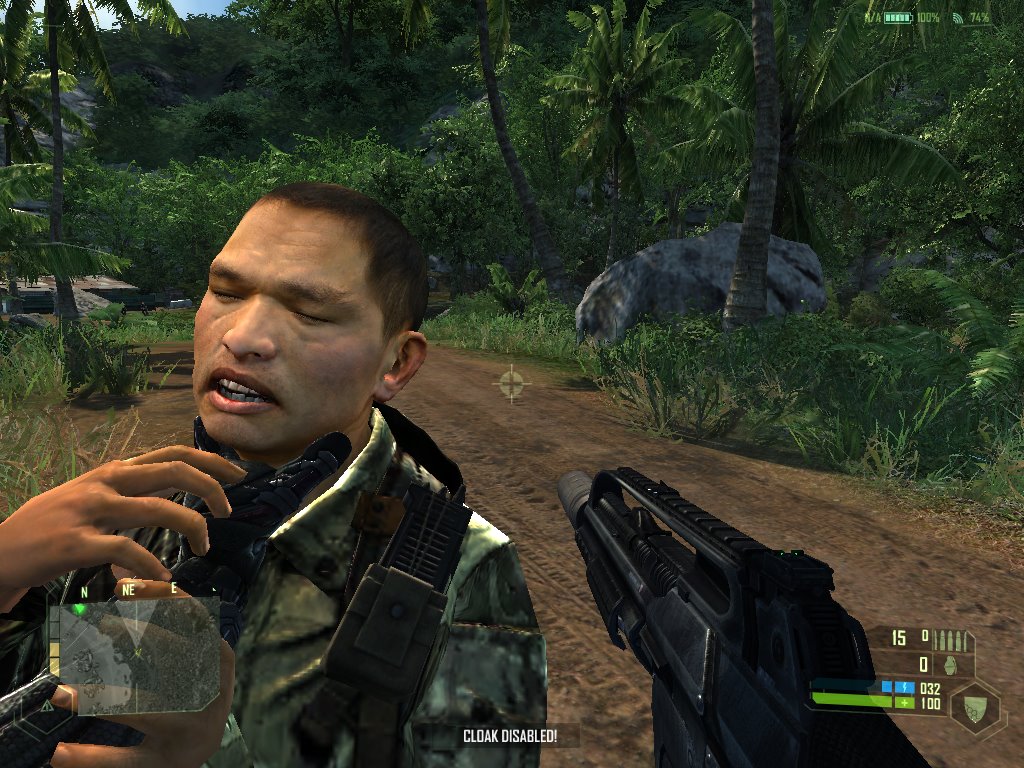Click the signal strength icon
Image resolution: width=1024 pixels, height=768 pixels.
point(957,18)
